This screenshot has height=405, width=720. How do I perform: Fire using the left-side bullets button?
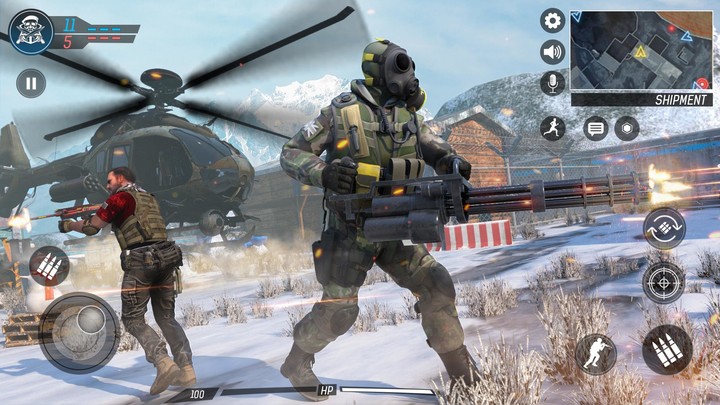[49, 266]
